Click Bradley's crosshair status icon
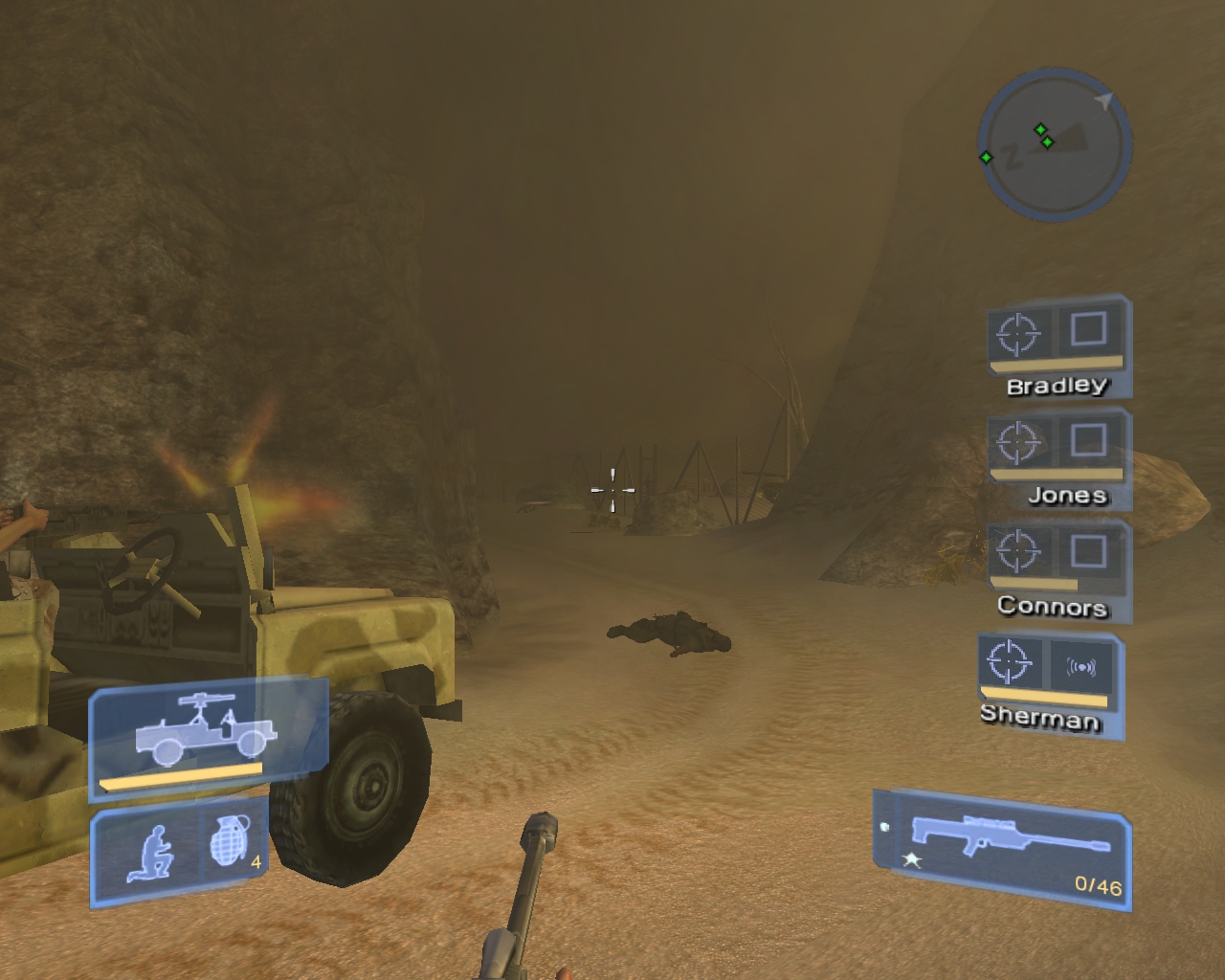This screenshot has height=980, width=1225. click(1017, 334)
